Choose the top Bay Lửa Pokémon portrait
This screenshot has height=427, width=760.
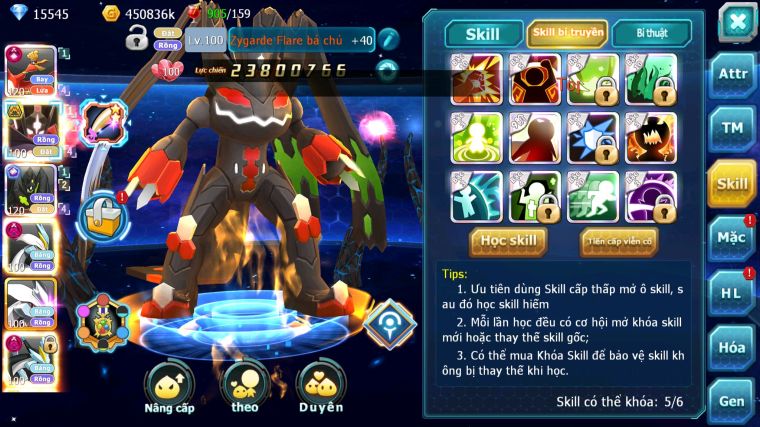[x=30, y=69]
